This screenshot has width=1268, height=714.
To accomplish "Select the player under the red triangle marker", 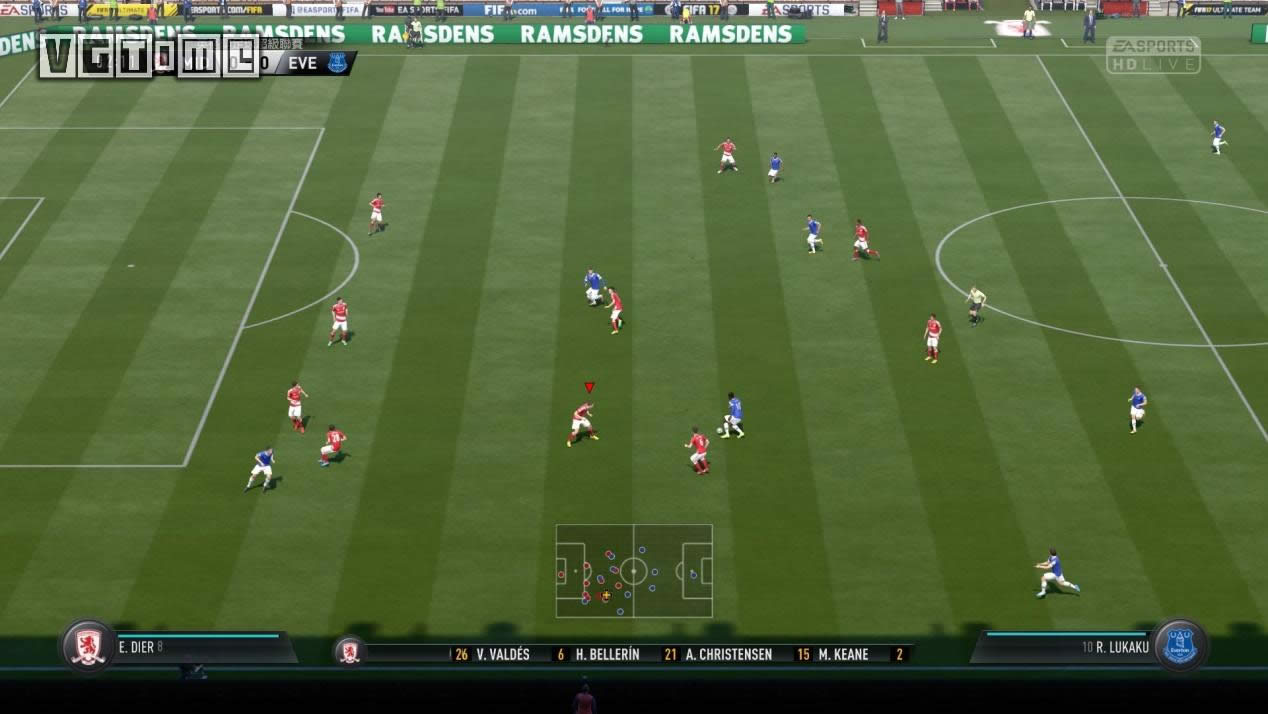I will [583, 422].
